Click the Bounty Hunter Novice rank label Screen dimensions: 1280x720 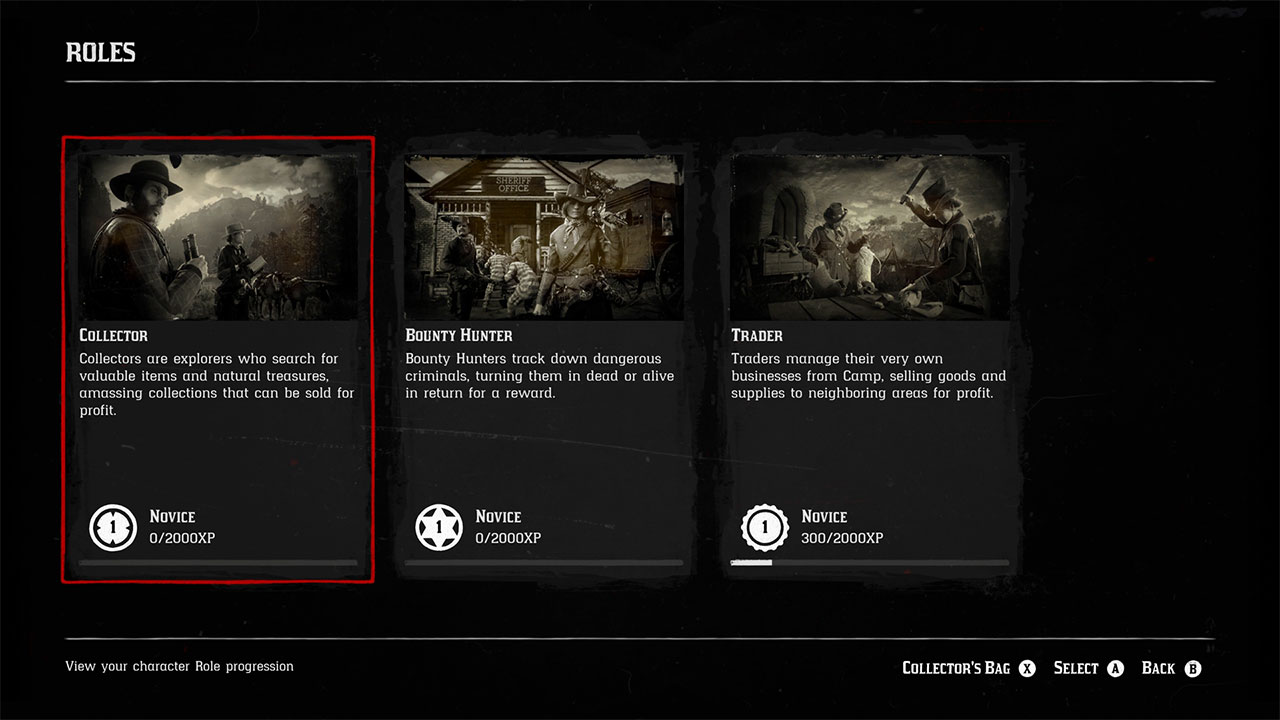click(x=499, y=517)
